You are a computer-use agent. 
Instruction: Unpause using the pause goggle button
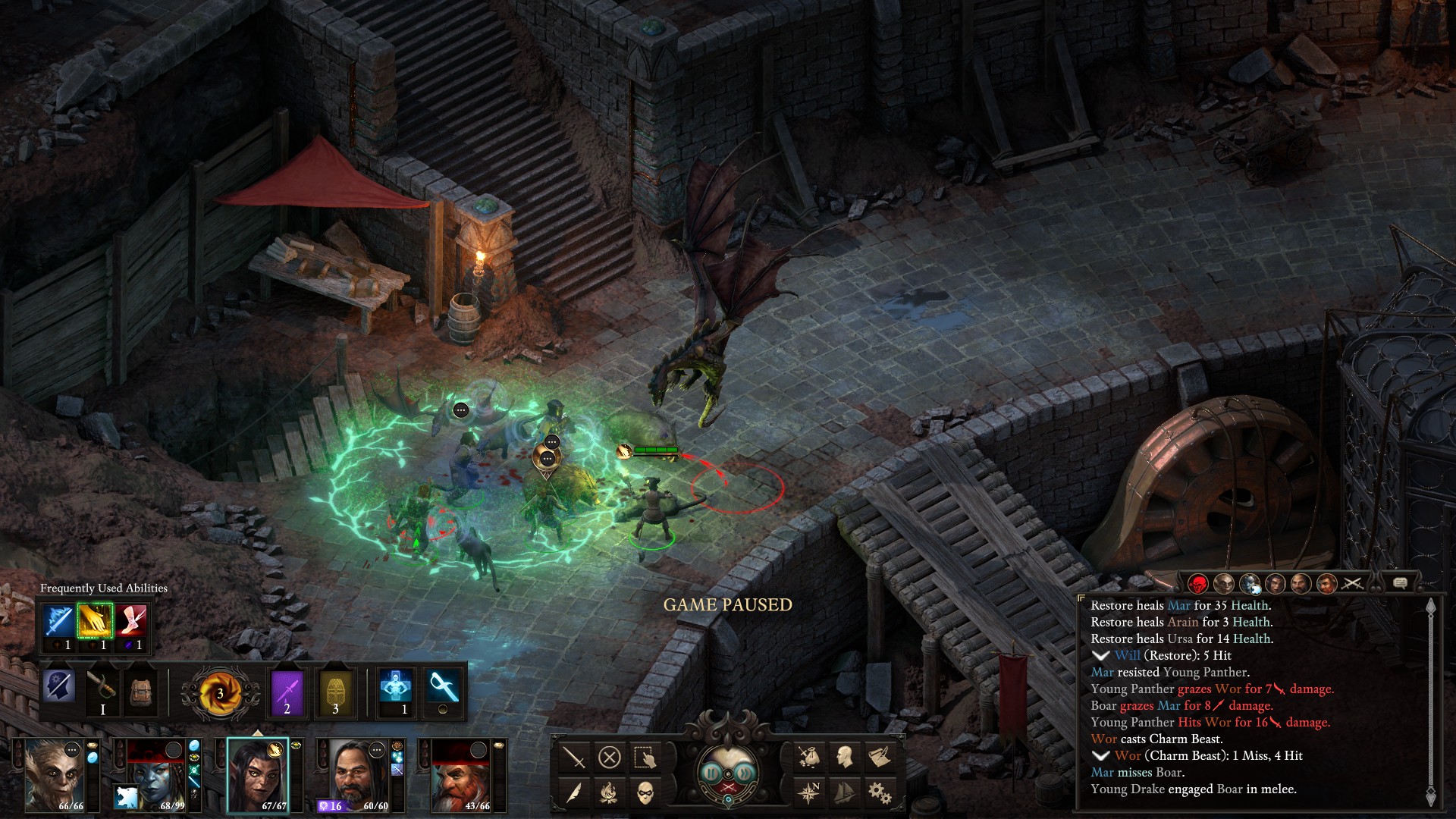(x=711, y=773)
